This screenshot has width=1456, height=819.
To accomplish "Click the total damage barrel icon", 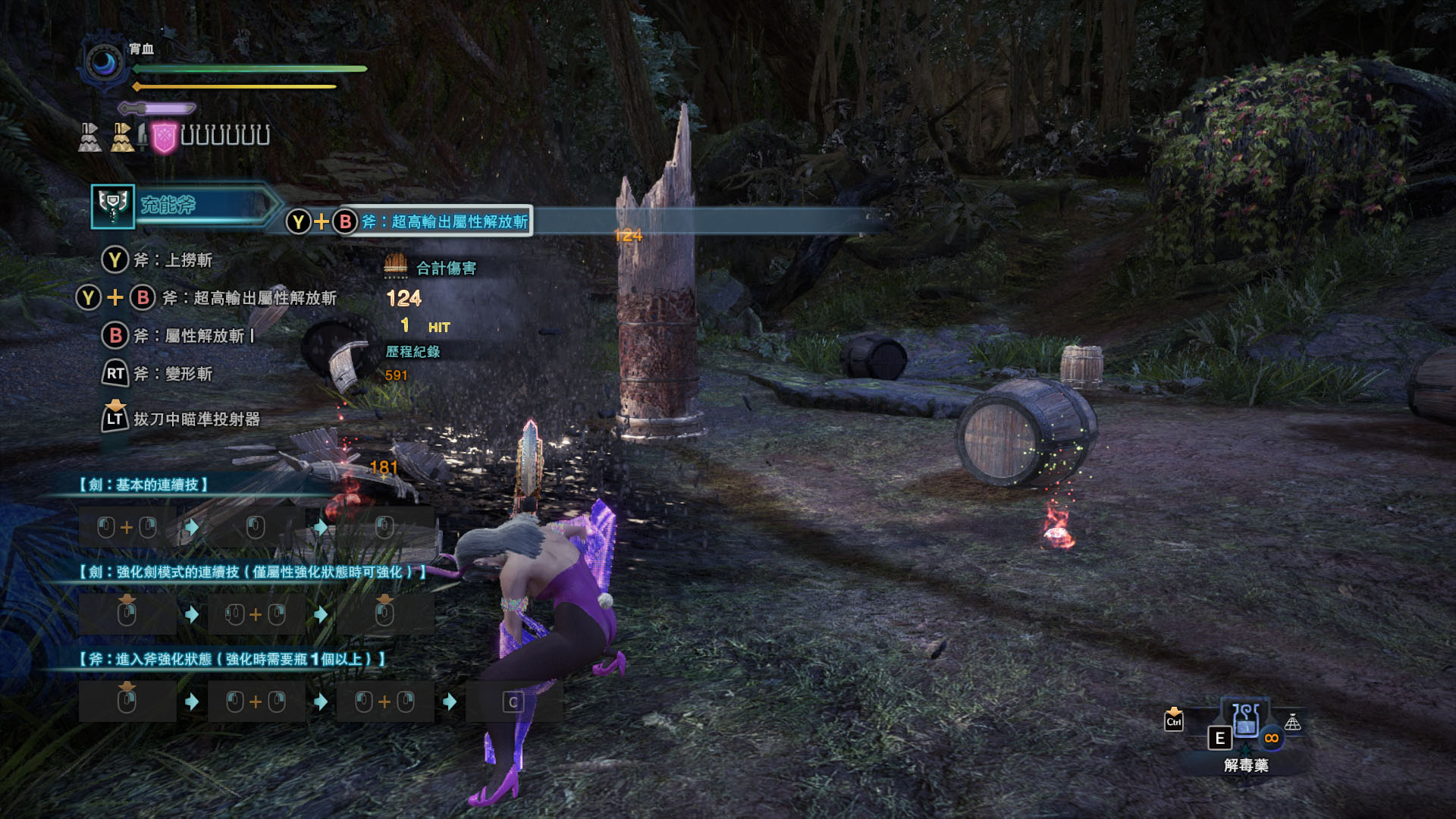I will click(x=396, y=265).
